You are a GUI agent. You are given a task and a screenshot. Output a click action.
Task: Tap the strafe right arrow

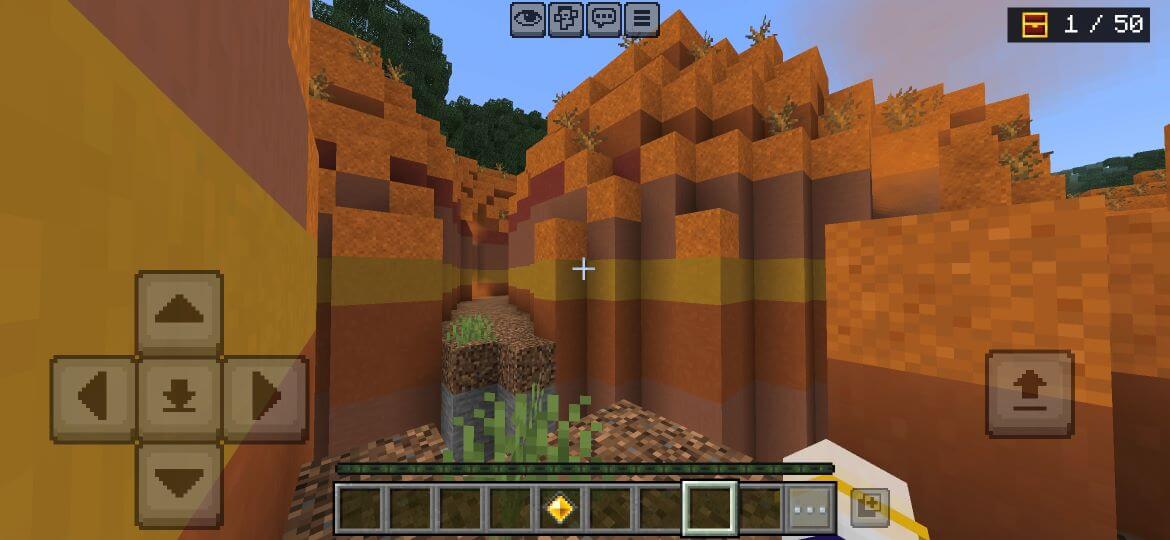click(x=265, y=399)
